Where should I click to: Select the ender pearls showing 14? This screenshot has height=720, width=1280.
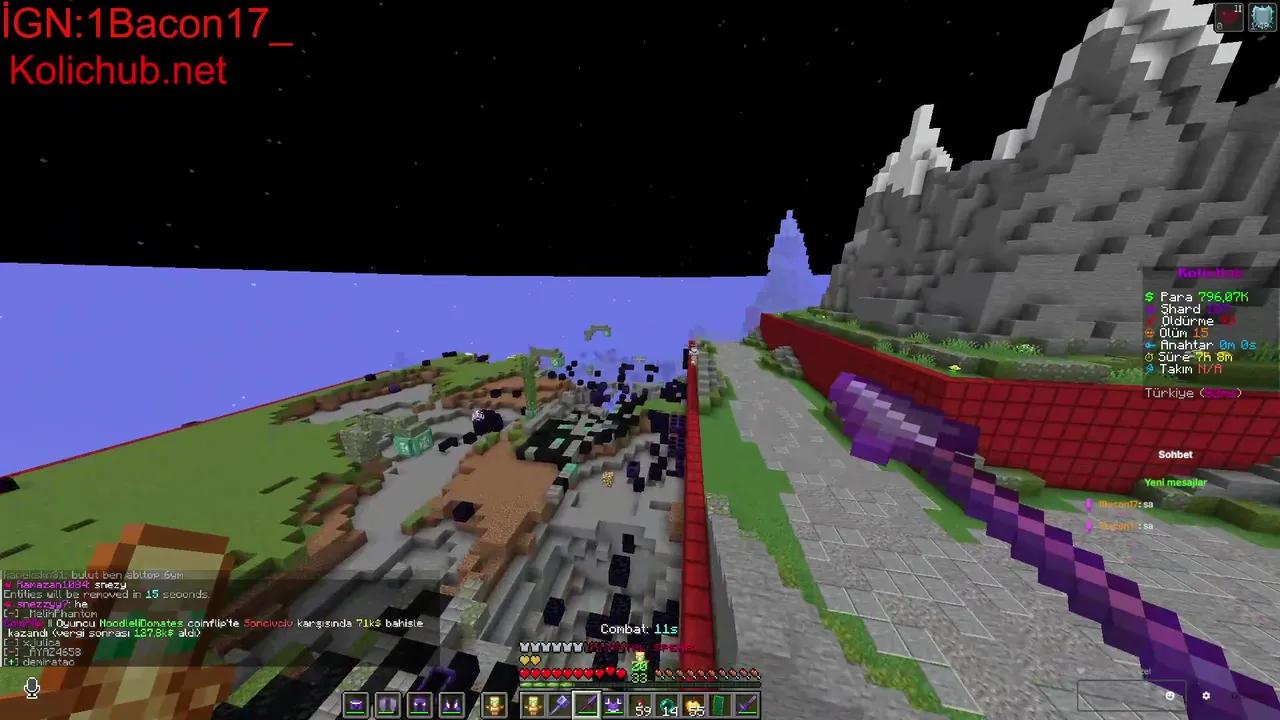[x=665, y=705]
